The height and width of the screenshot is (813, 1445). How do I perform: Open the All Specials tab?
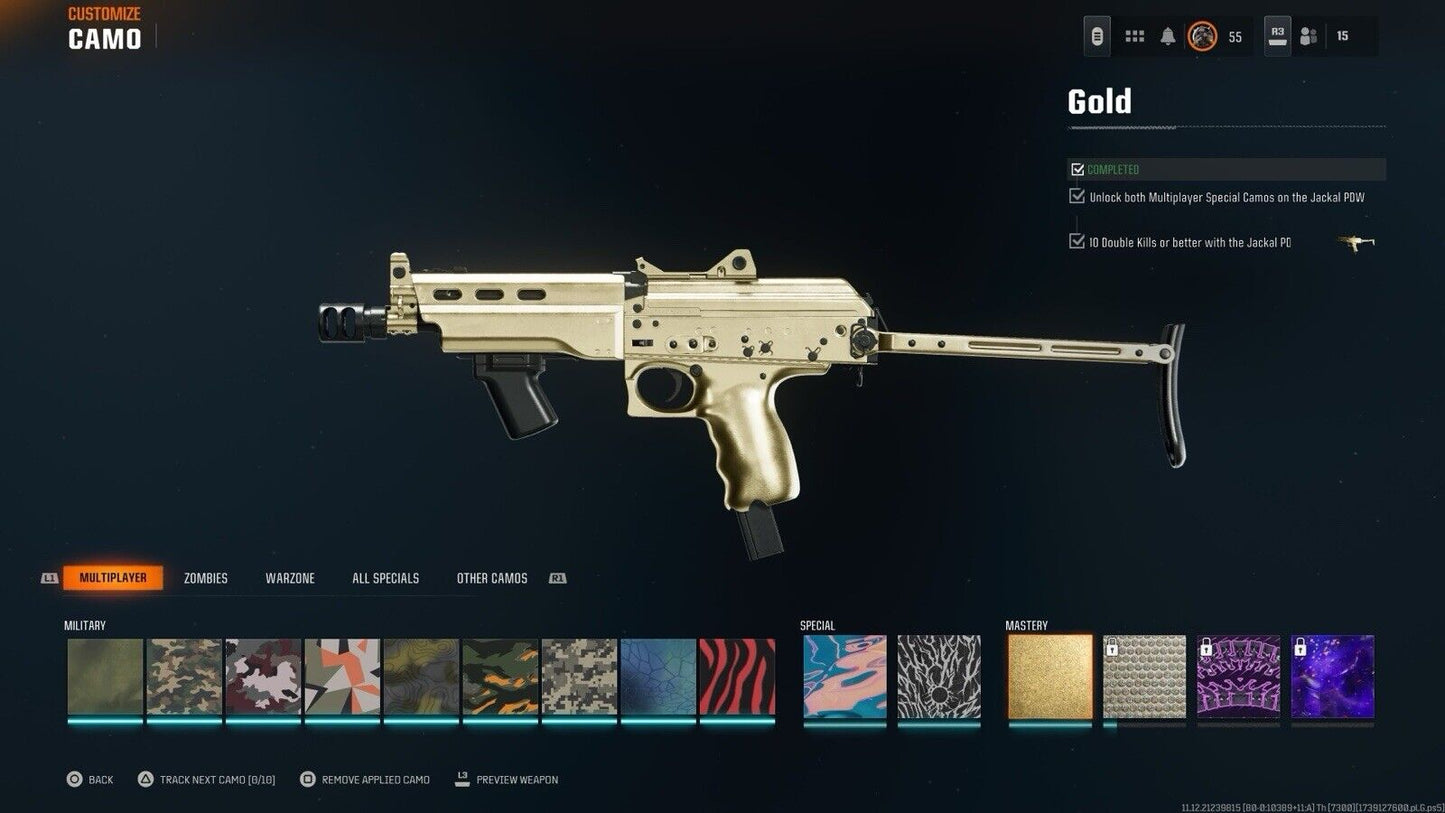385,577
